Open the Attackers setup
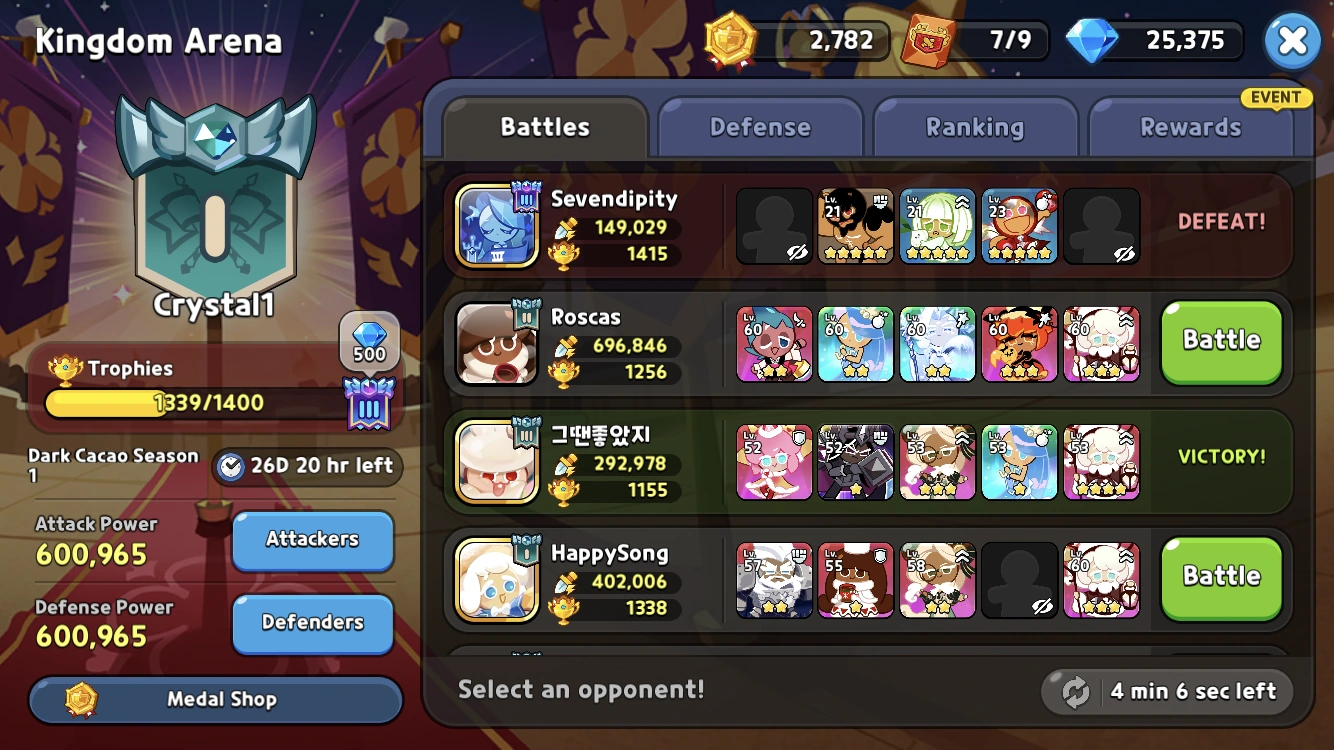The width and height of the screenshot is (1334, 750). coord(312,540)
